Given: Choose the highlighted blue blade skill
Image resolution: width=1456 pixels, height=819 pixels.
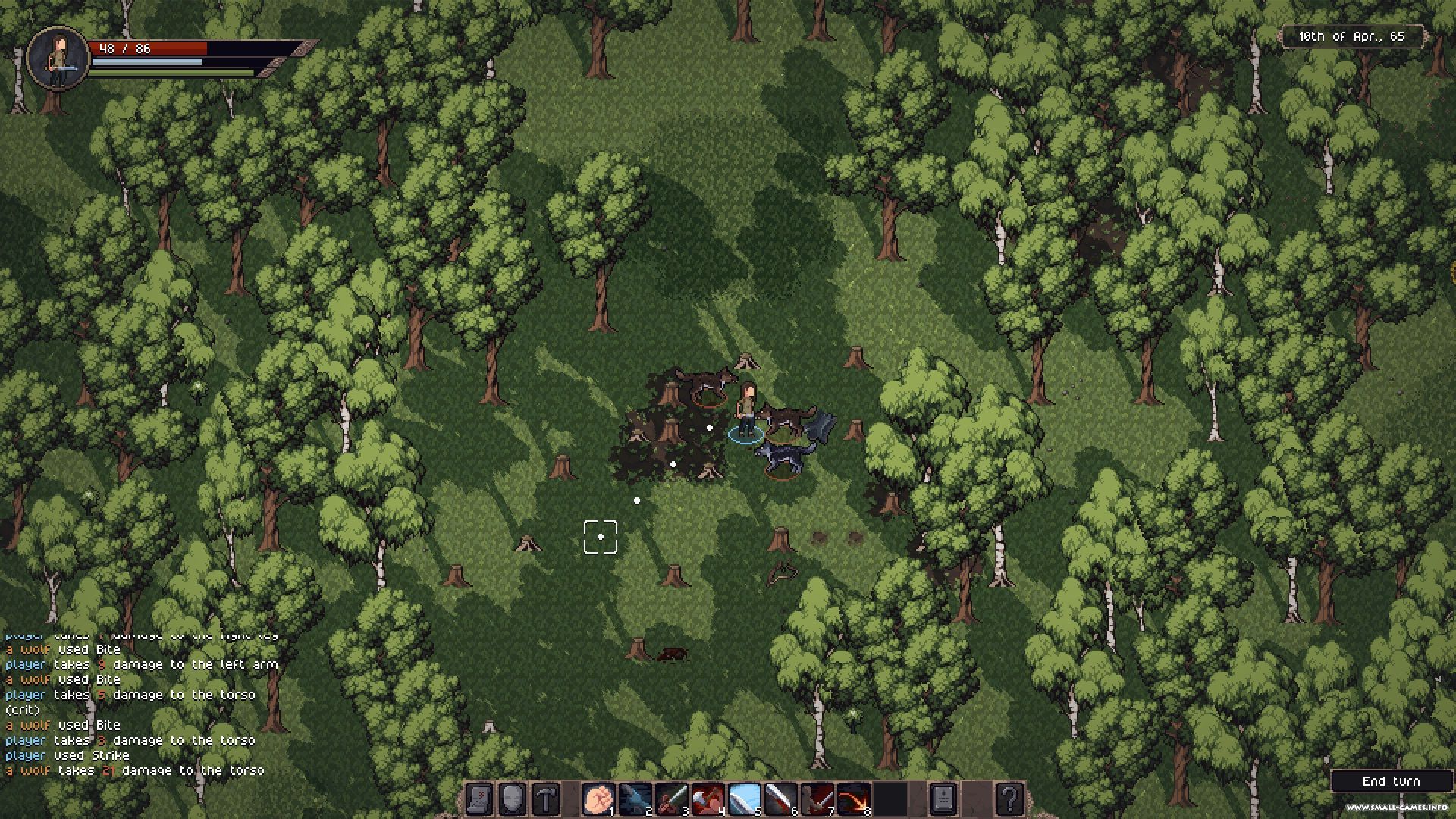Looking at the screenshot, I should [x=744, y=799].
